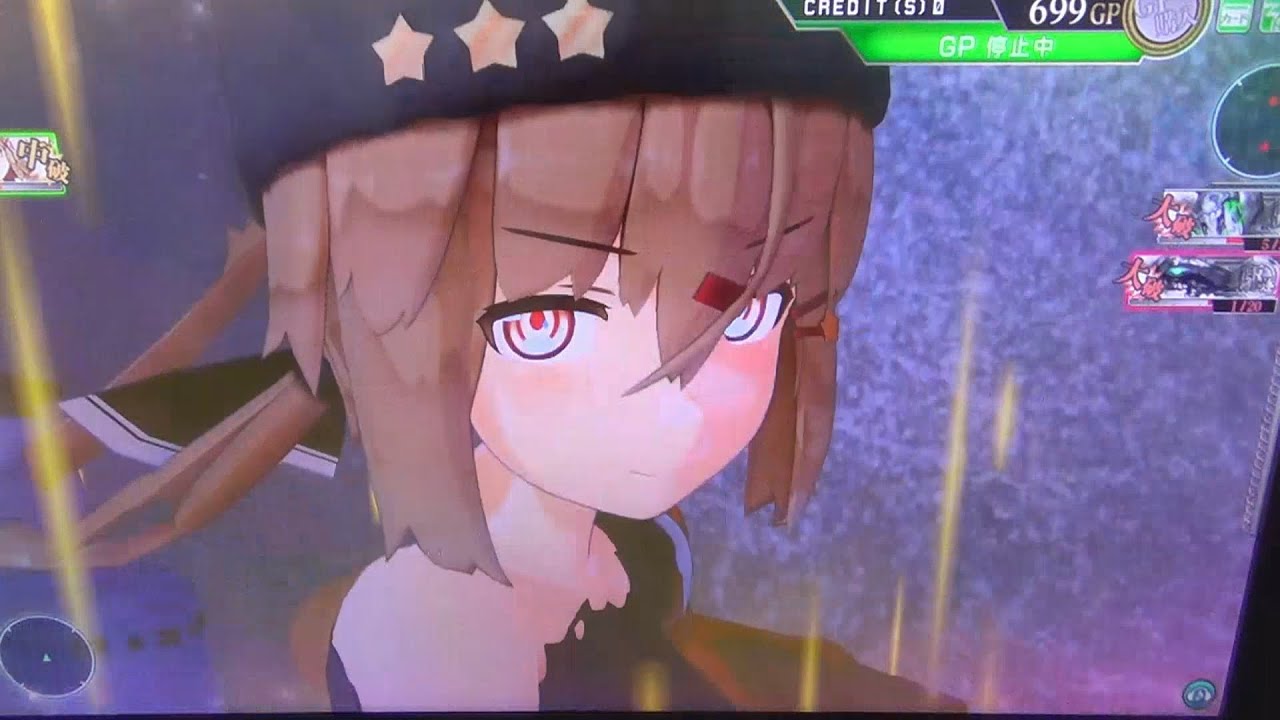Tap the green icon beside the card button
The height and width of the screenshot is (720, 1280).
click(x=1271, y=15)
